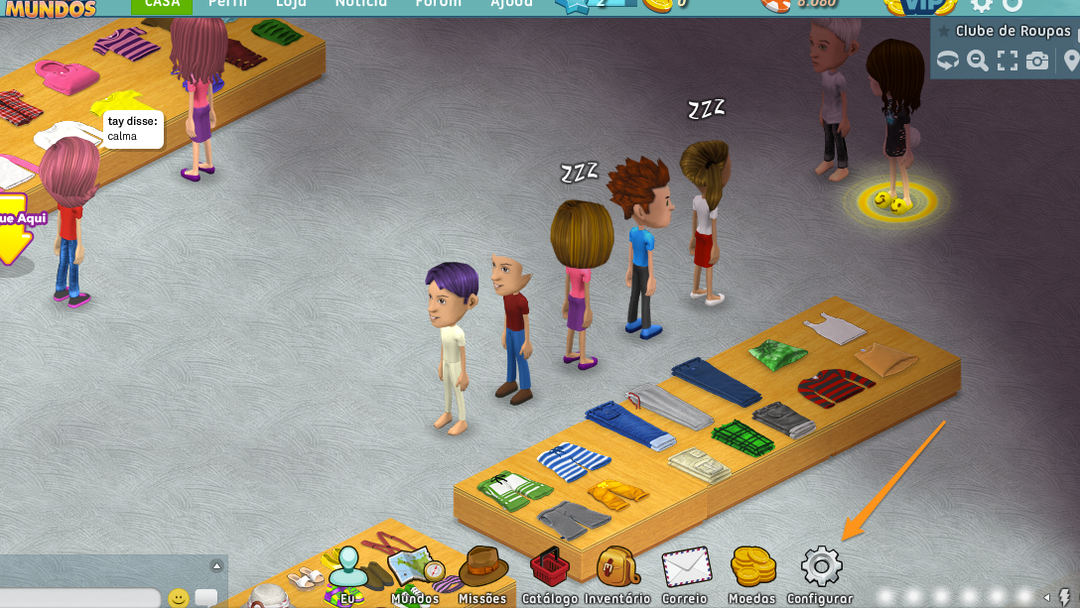Open the yellow smiley emoji picker
1080x608 pixels.
178,598
